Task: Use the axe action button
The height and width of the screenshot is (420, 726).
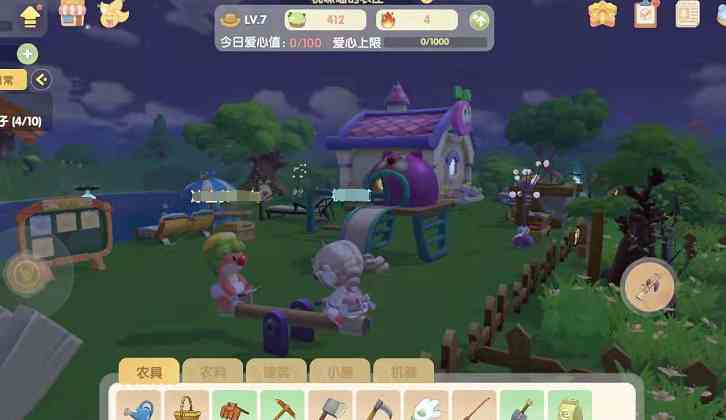Action: pyautogui.click(x=648, y=288)
